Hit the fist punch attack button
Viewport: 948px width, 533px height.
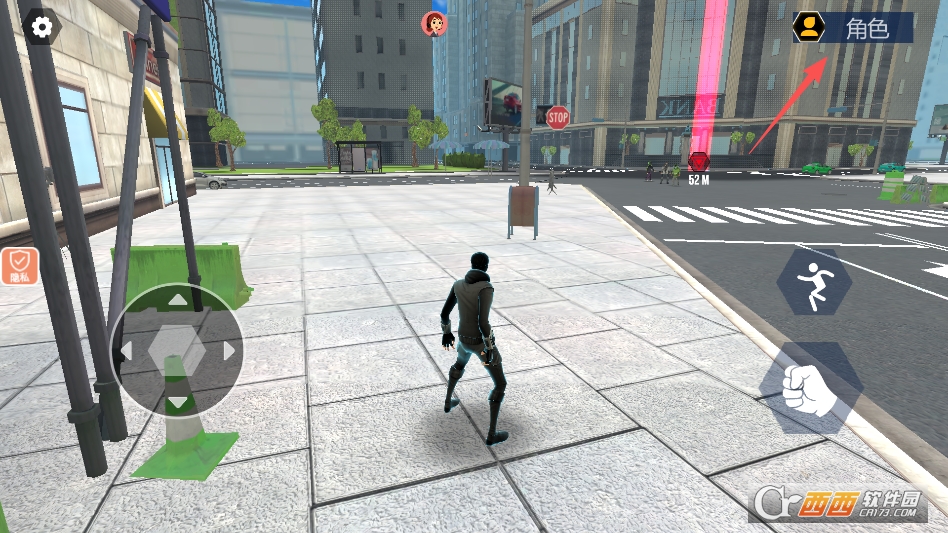tap(810, 389)
